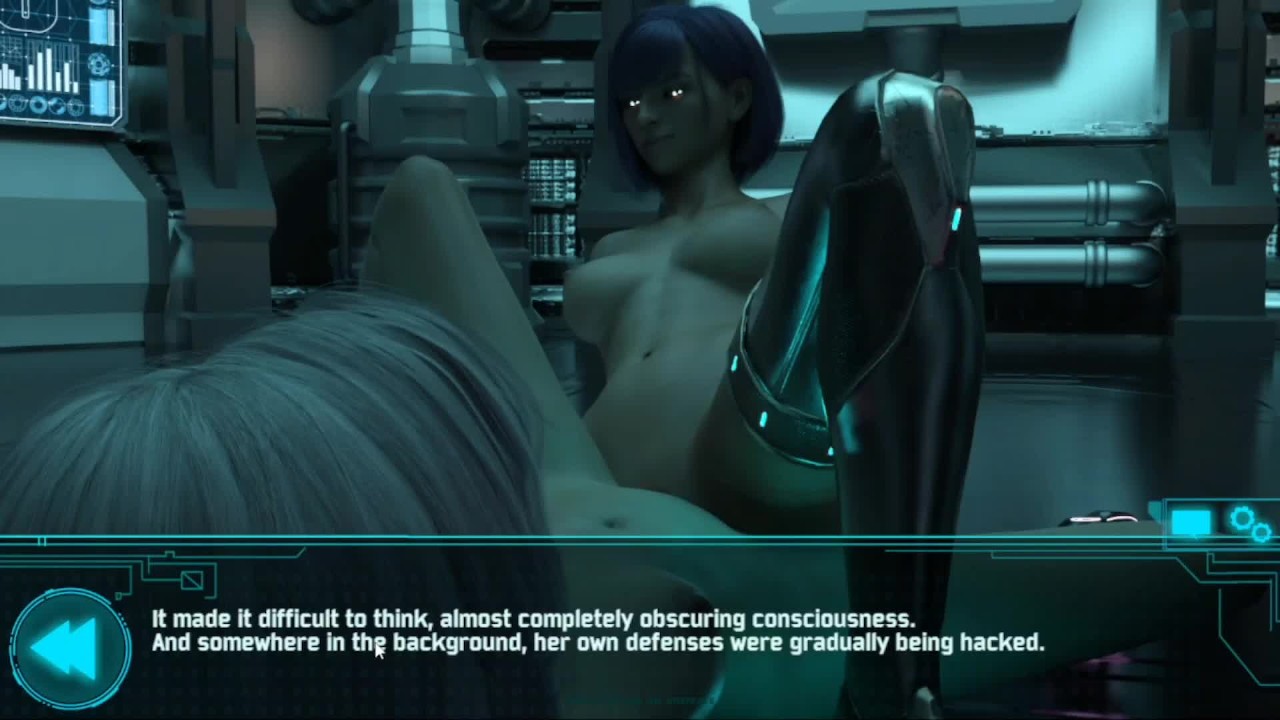Open settings with the gears icon
This screenshot has height=720, width=1280.
tap(1250, 523)
